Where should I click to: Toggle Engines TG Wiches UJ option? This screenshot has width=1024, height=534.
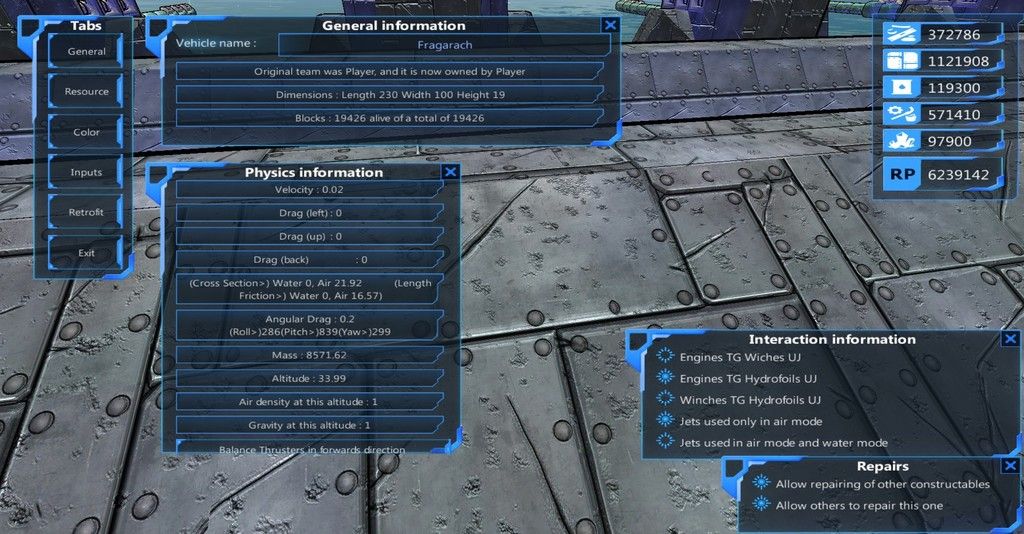pos(665,357)
